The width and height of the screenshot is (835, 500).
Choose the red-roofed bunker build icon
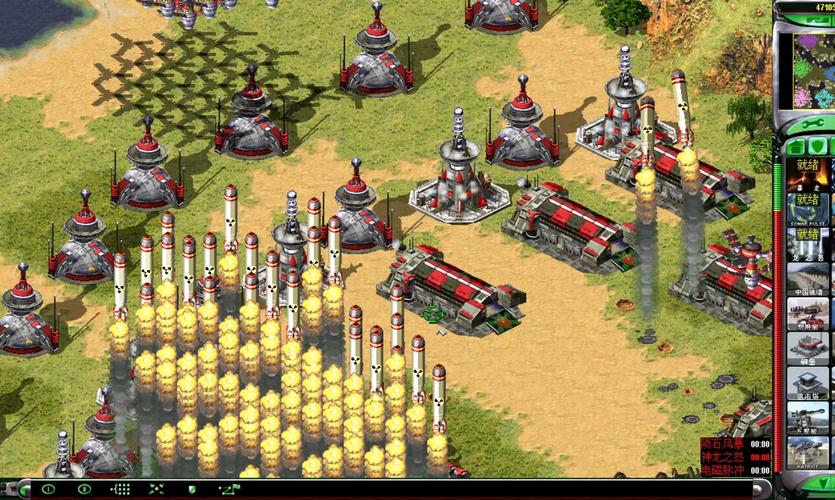[x=807, y=348]
